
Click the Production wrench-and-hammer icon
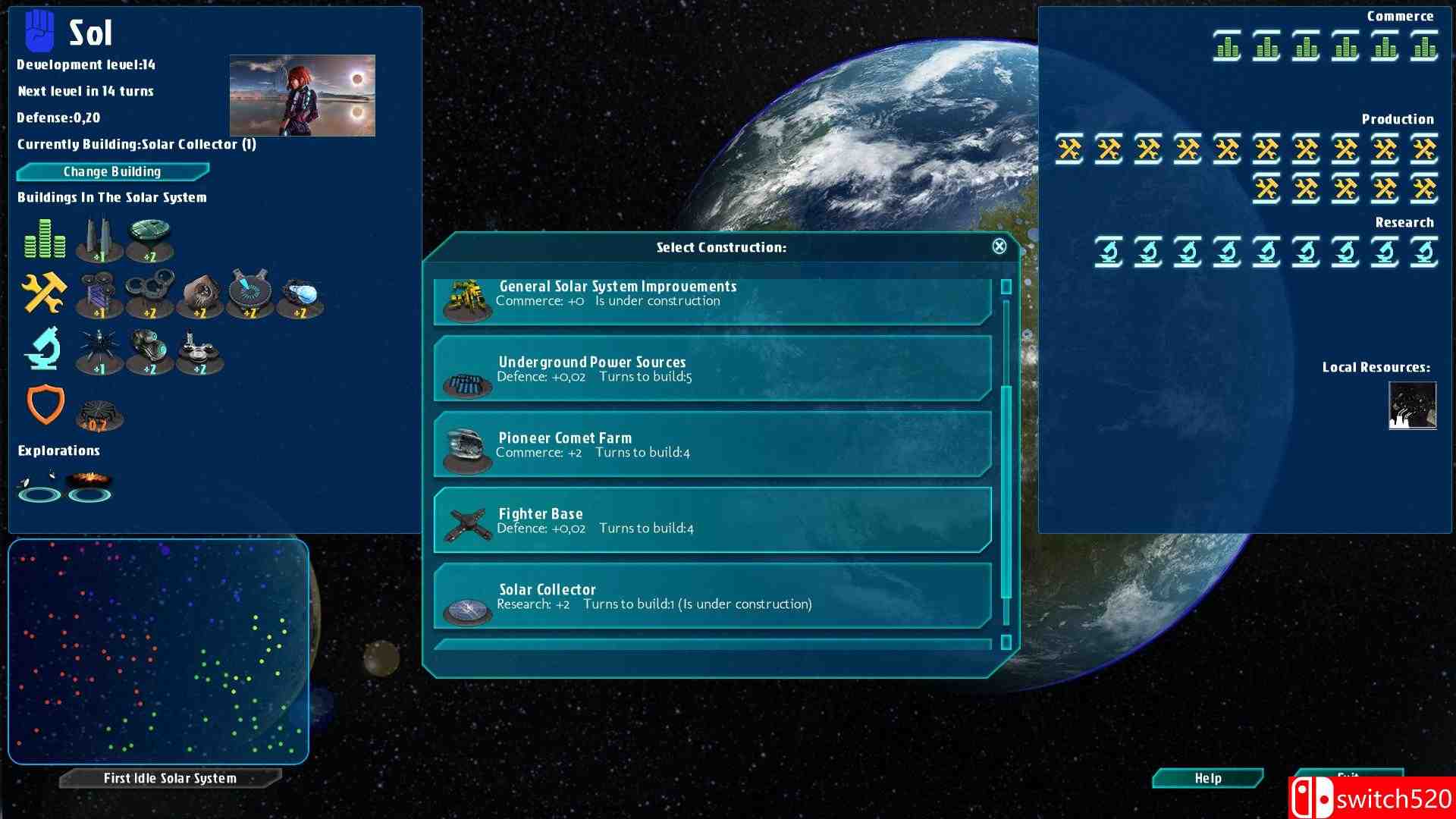click(x=43, y=292)
